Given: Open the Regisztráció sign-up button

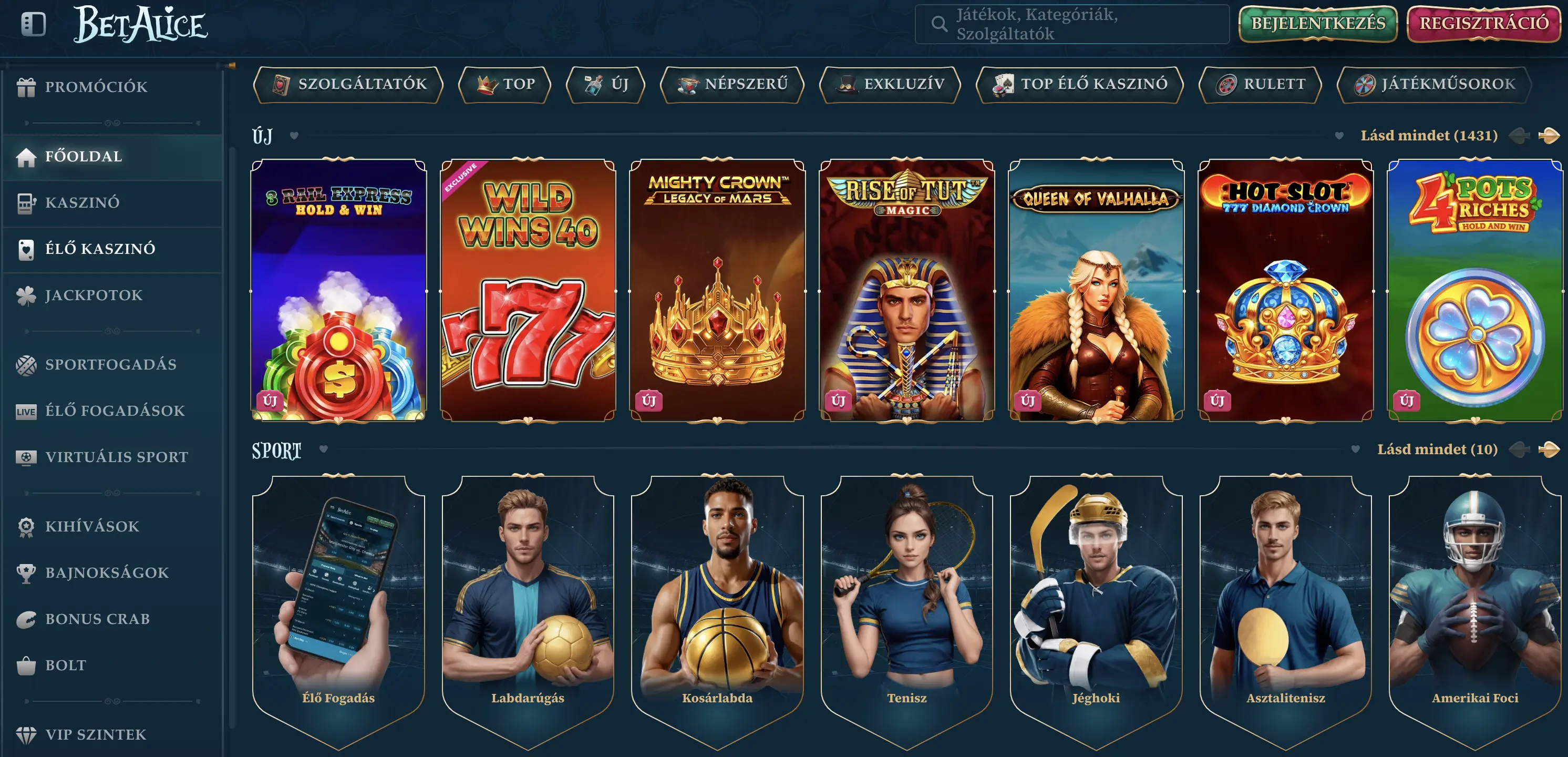Looking at the screenshot, I should click(1484, 24).
